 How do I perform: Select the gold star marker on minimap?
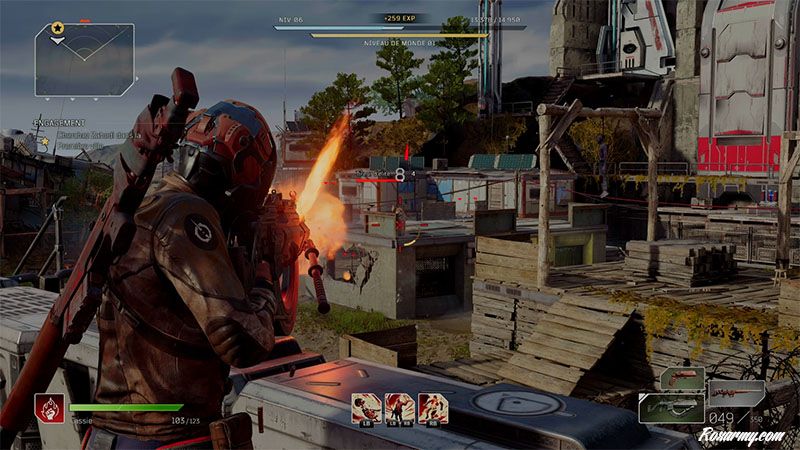(x=57, y=28)
